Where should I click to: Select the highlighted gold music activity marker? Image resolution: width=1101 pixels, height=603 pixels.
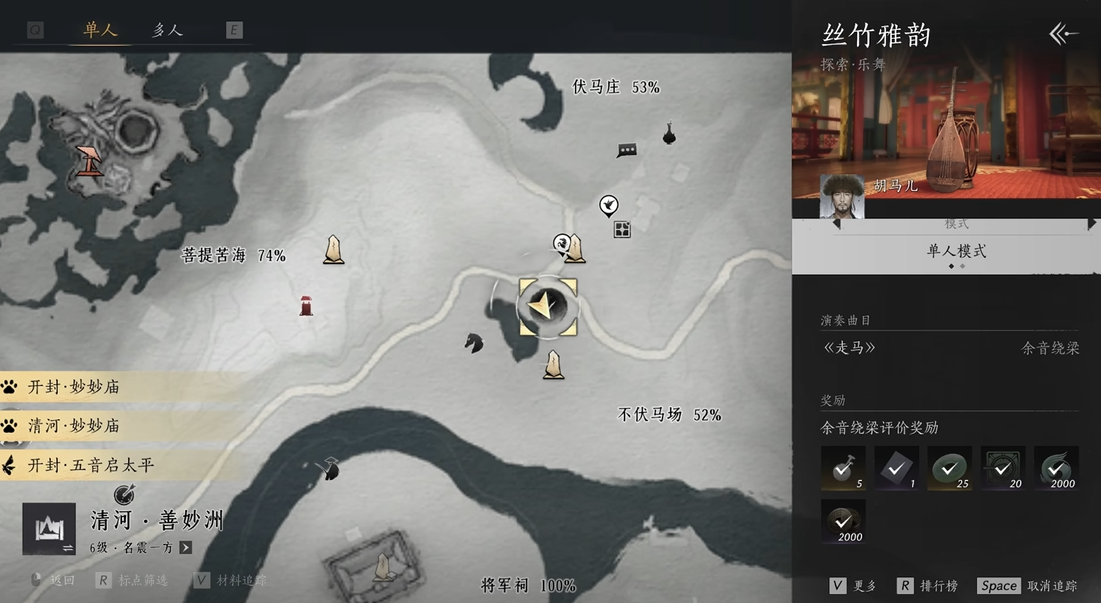click(547, 307)
